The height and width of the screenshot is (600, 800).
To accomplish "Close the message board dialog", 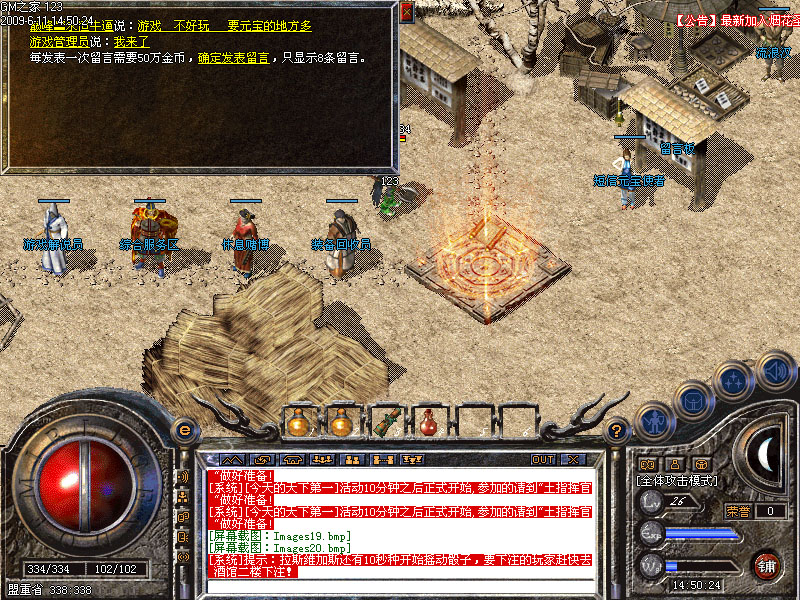I will pyautogui.click(x=406, y=13).
